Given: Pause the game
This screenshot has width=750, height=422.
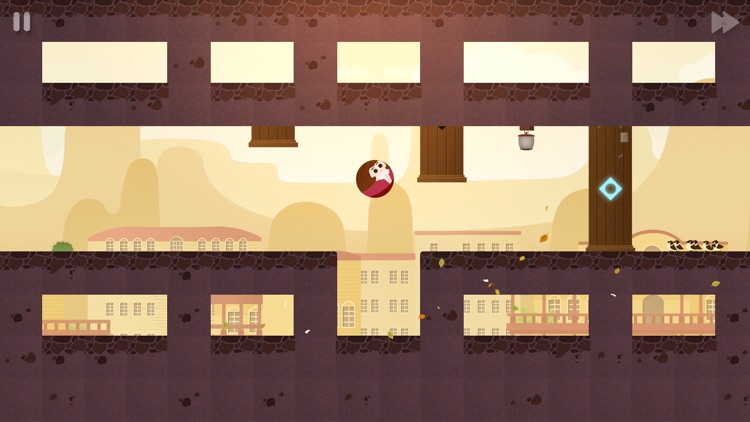Looking at the screenshot, I should [x=21, y=22].
